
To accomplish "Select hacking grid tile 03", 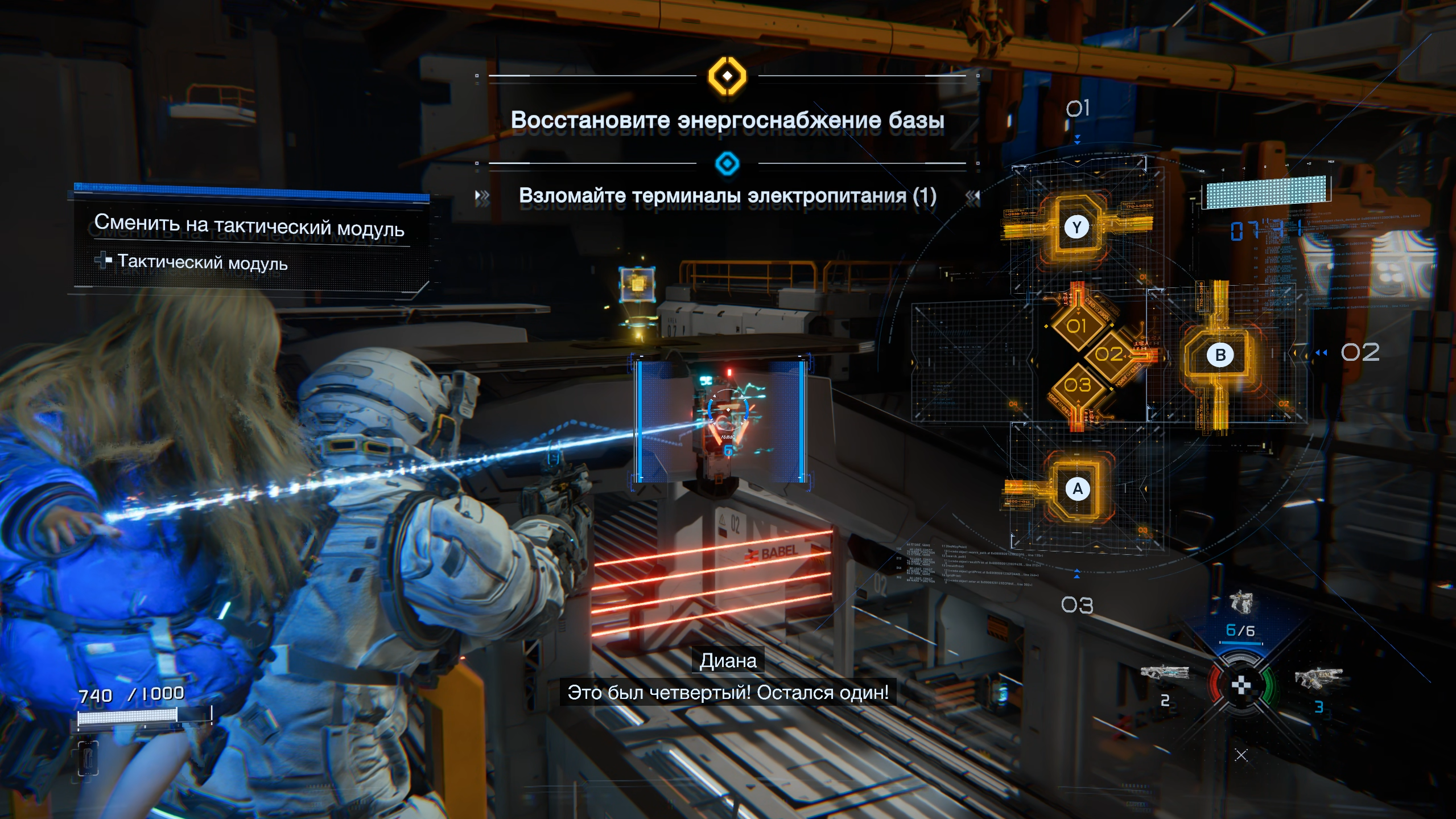I will [x=1077, y=385].
